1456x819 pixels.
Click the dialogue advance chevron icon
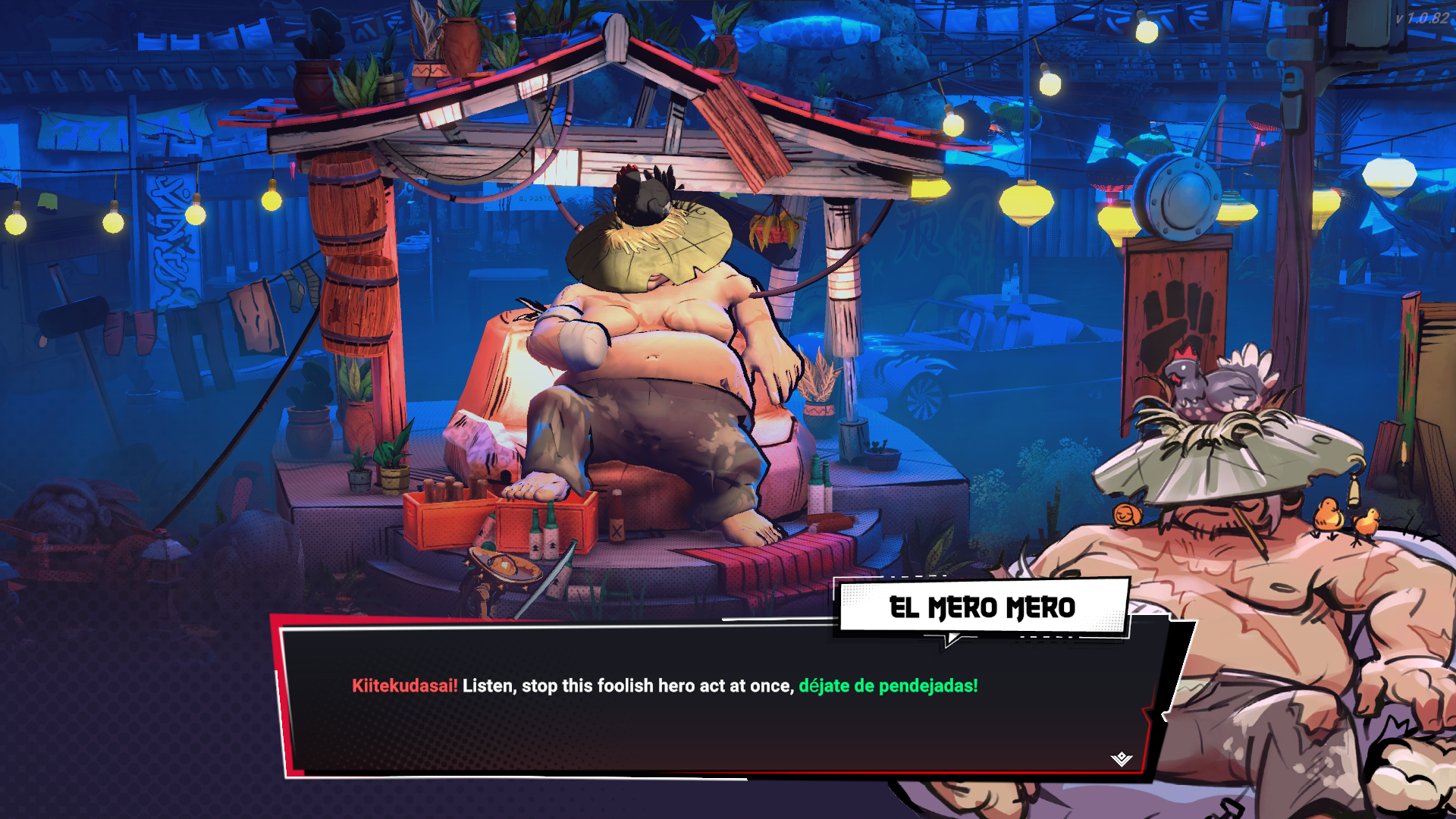click(x=1122, y=758)
